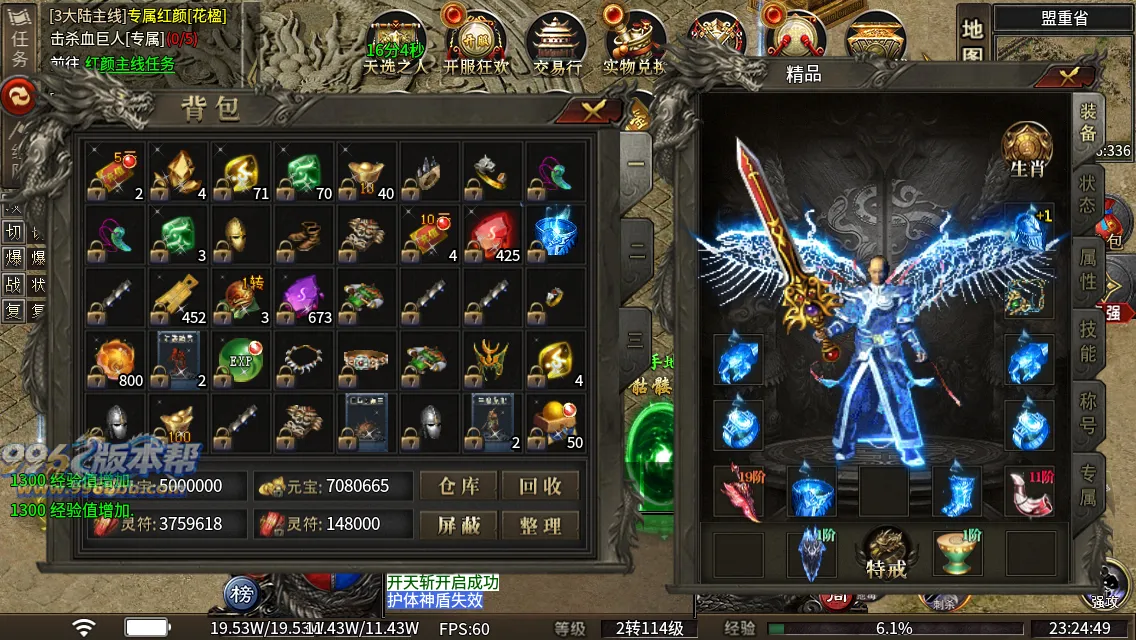Click the 屏蔽 button
The width and height of the screenshot is (1136, 640).
(459, 524)
